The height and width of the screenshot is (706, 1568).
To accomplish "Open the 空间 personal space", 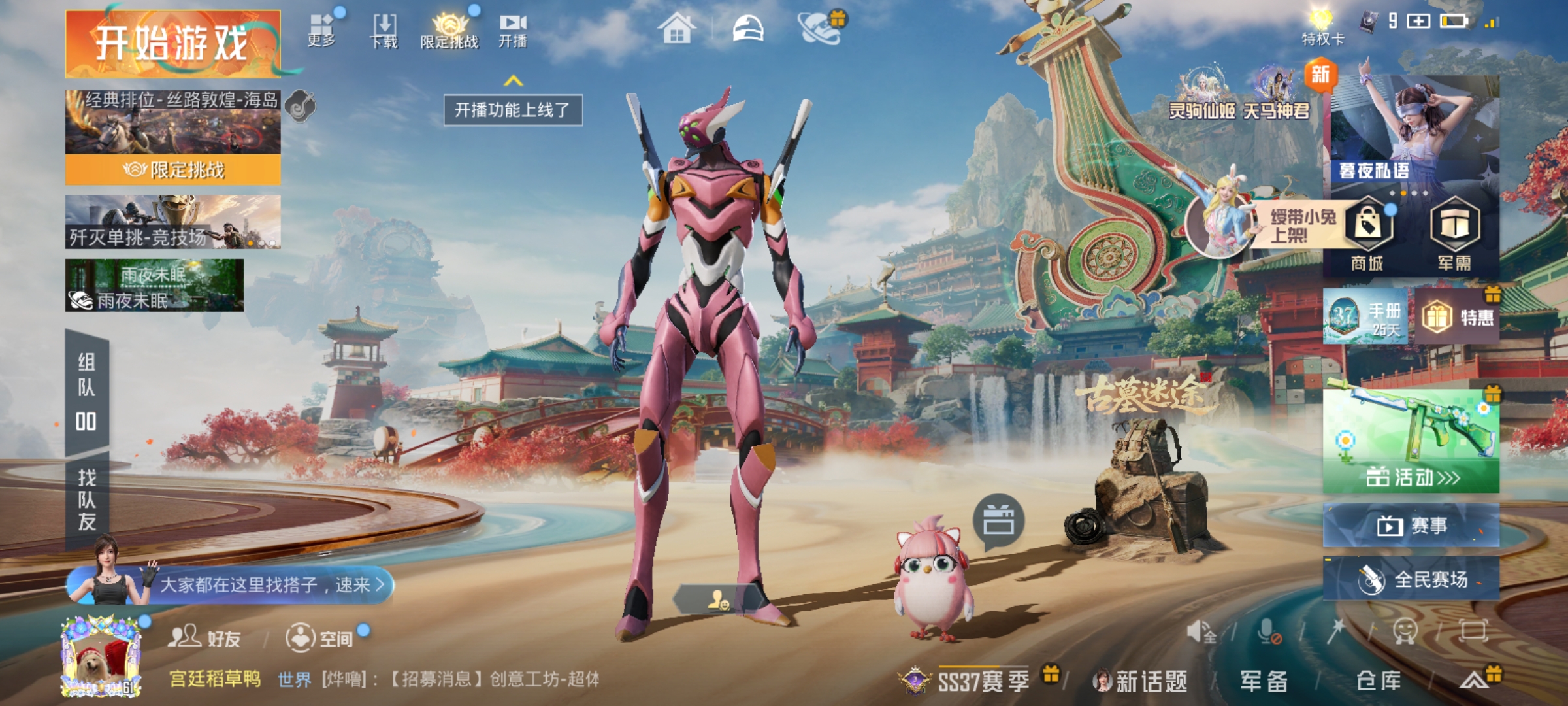I will (x=320, y=637).
